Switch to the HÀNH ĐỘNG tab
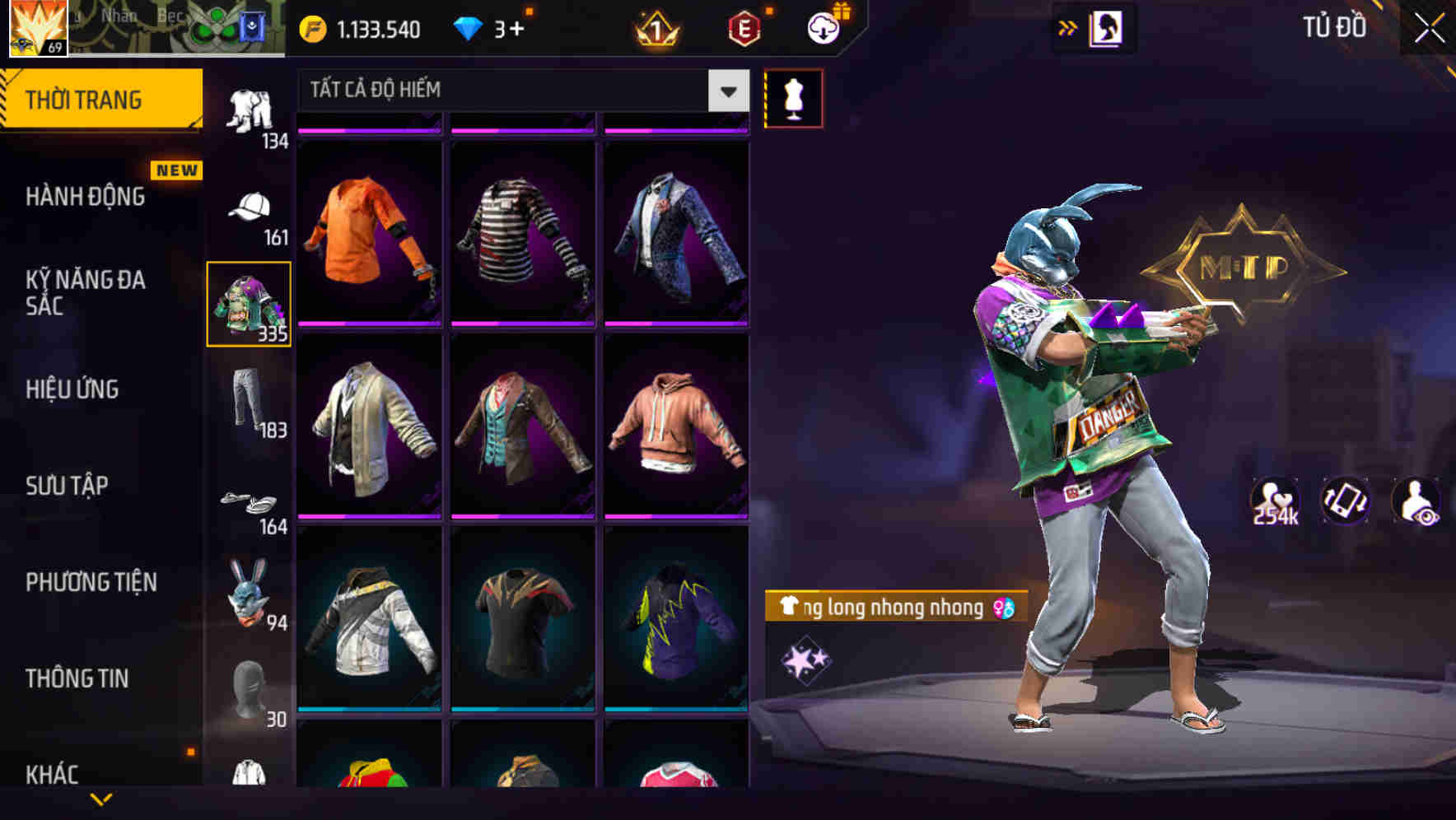 pyautogui.click(x=86, y=196)
